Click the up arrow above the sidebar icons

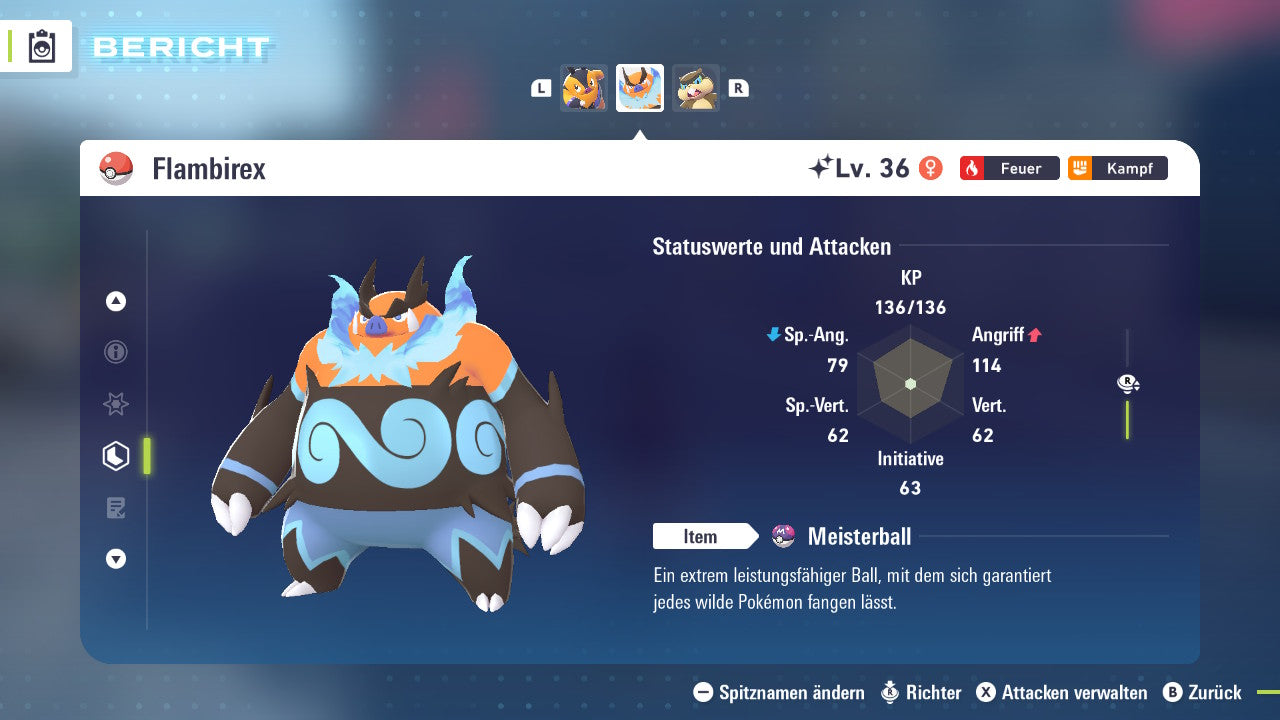click(x=115, y=300)
